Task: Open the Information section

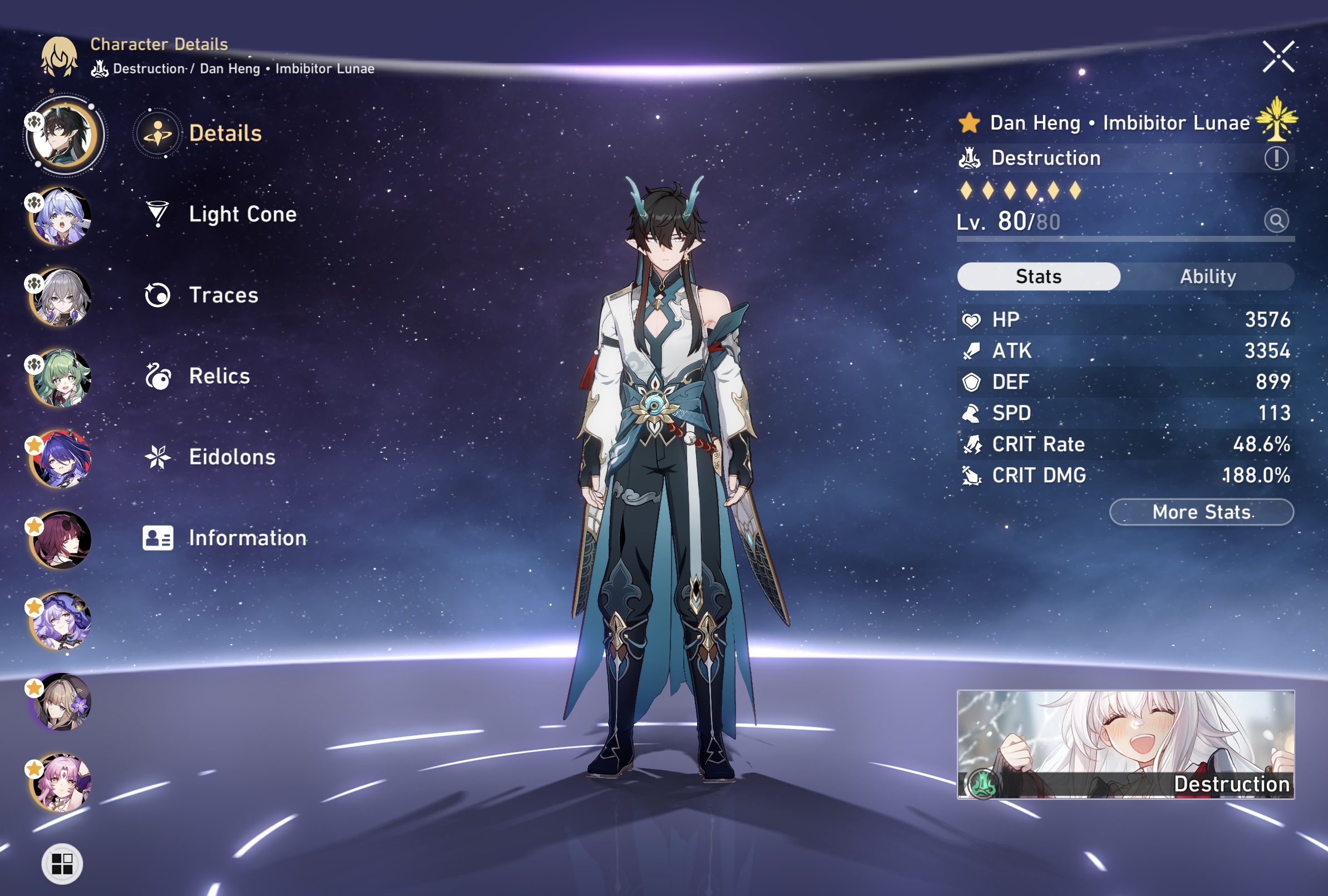Action: 247,538
